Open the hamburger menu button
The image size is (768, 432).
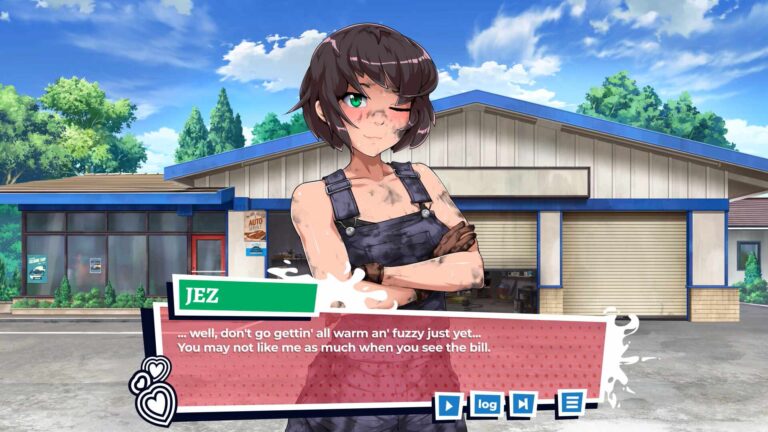coord(571,402)
